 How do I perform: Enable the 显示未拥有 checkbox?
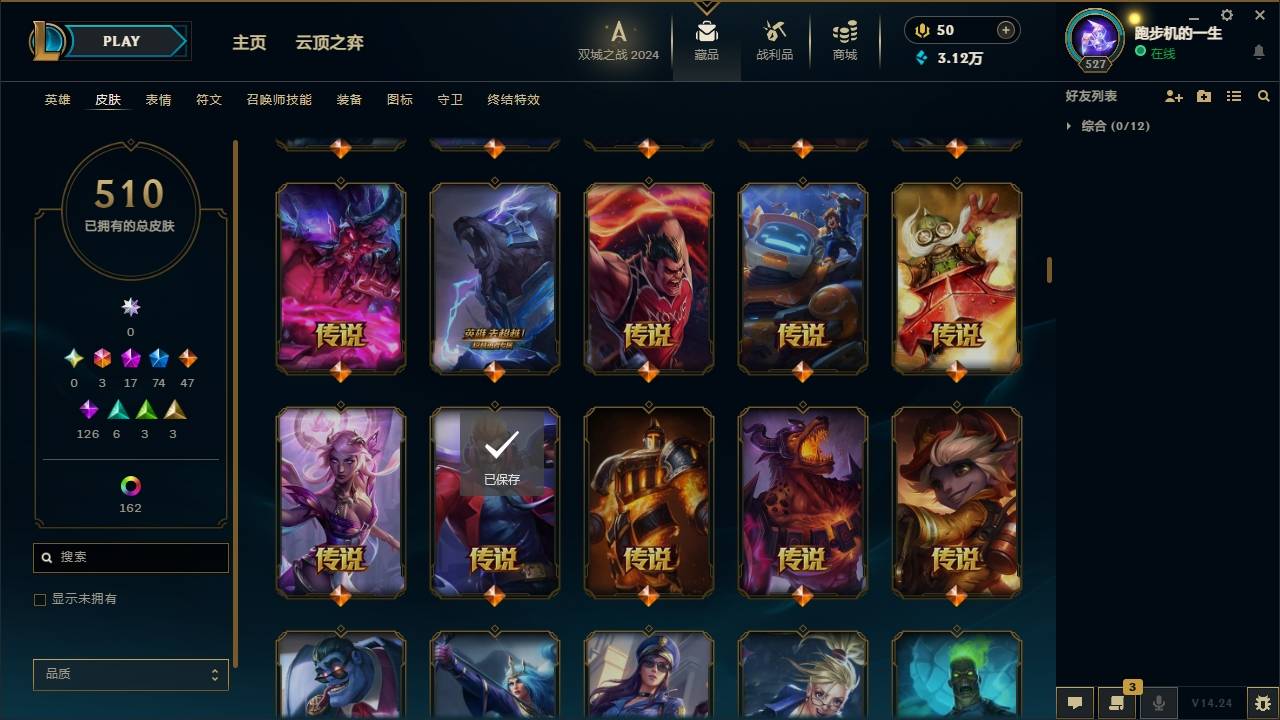click(40, 599)
